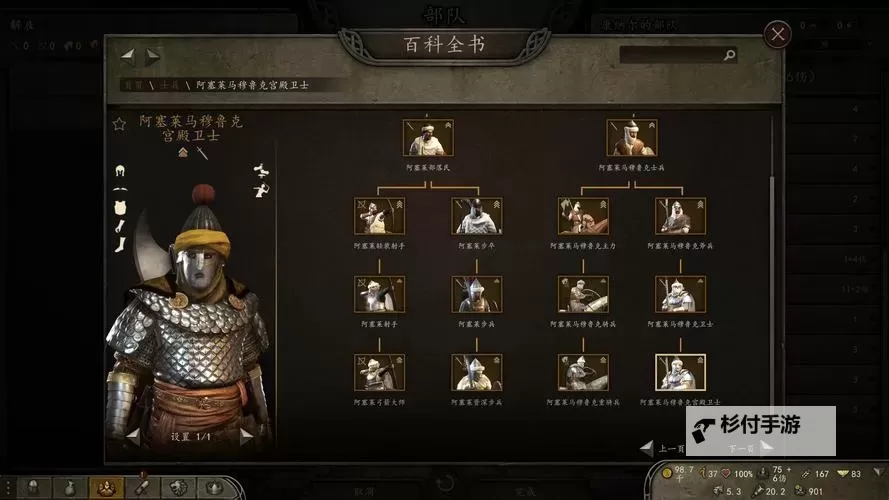The height and width of the screenshot is (500, 889).
Task: Open the 阿塞莱轻装射手 troop node
Action: point(379,216)
